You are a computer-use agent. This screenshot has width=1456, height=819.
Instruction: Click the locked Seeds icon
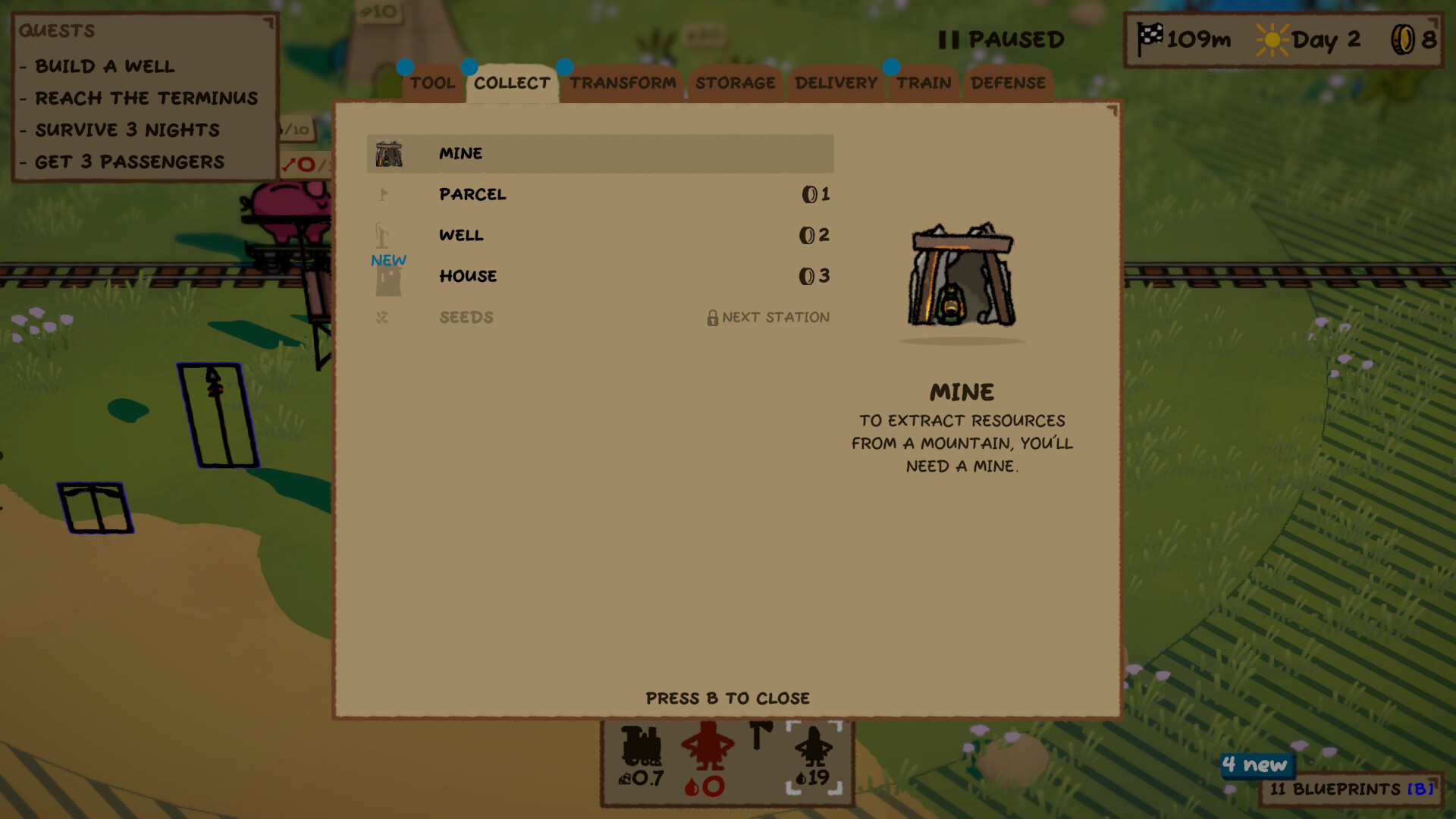pyautogui.click(x=384, y=317)
